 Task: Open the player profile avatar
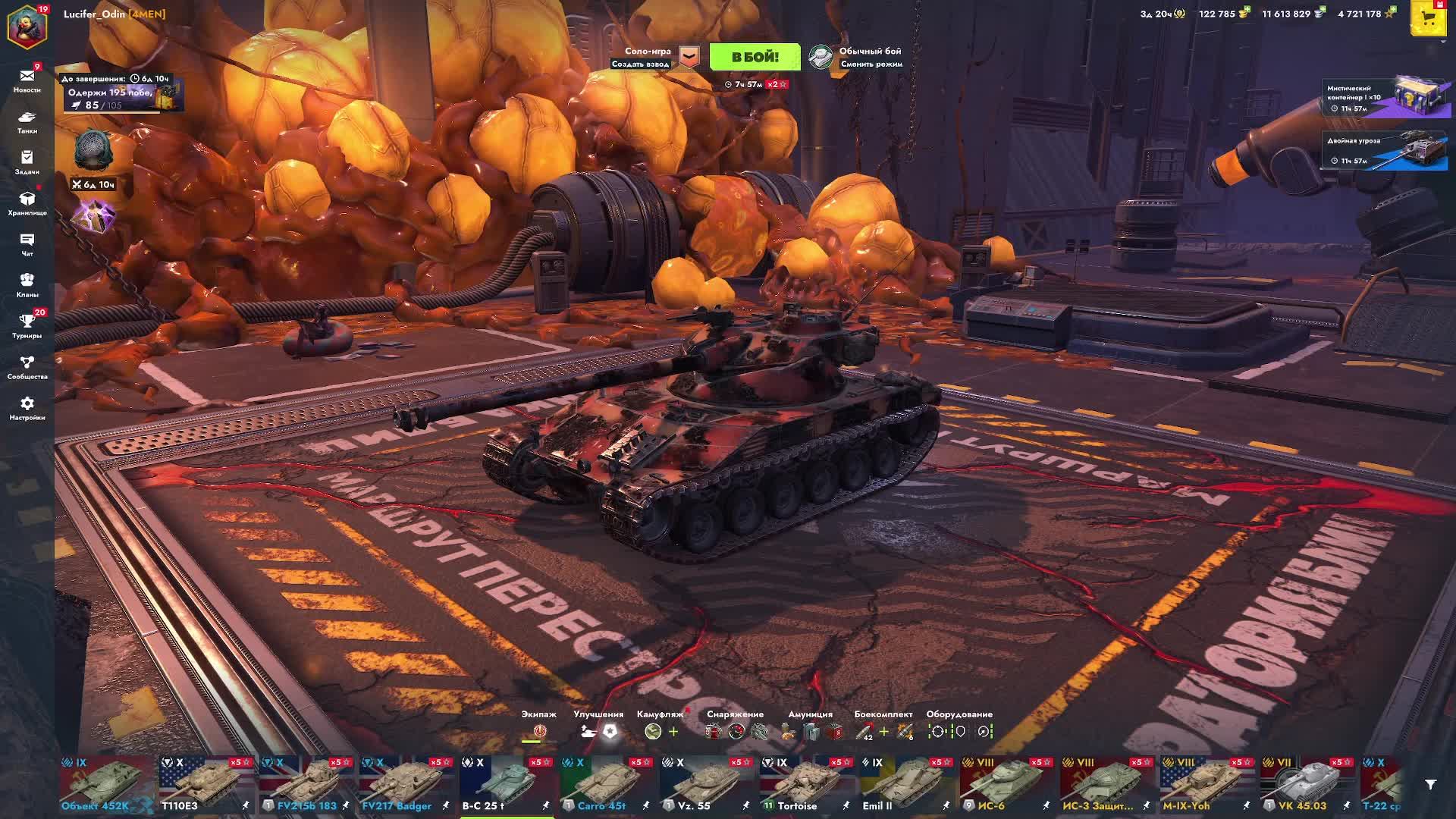tap(27, 24)
